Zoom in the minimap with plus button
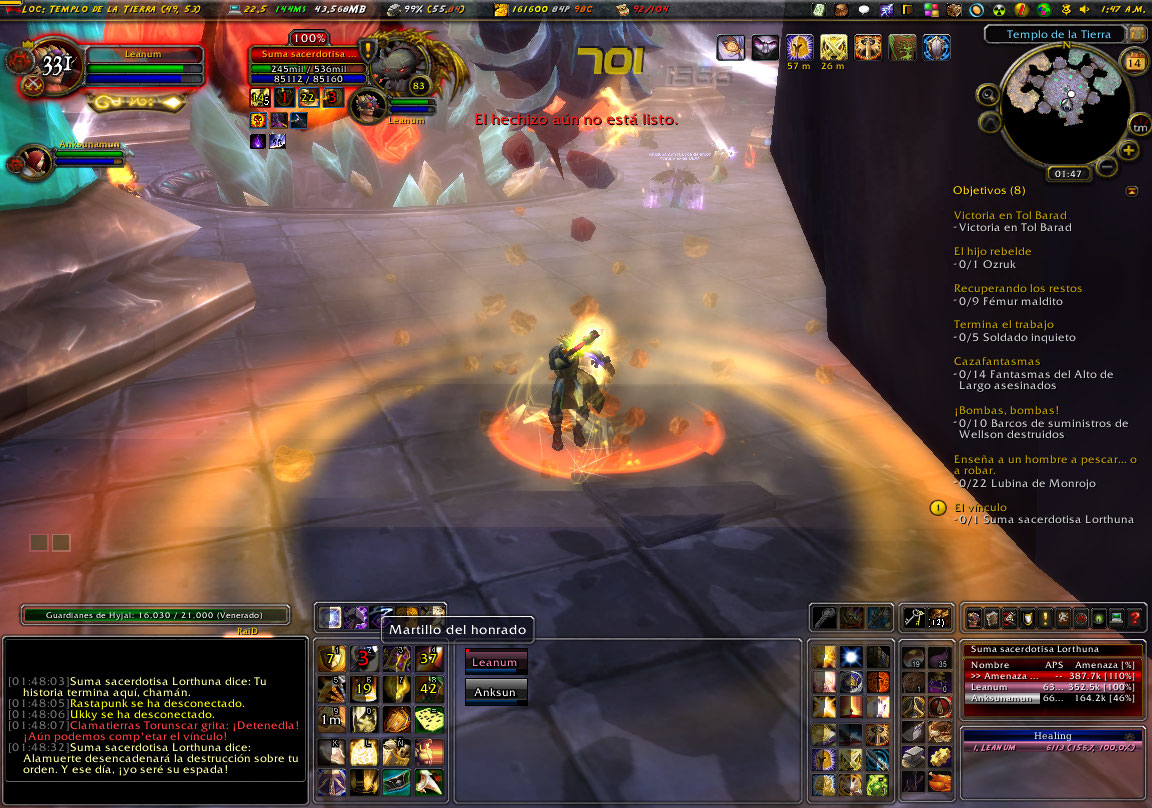The height and width of the screenshot is (808, 1152). 1129,150
